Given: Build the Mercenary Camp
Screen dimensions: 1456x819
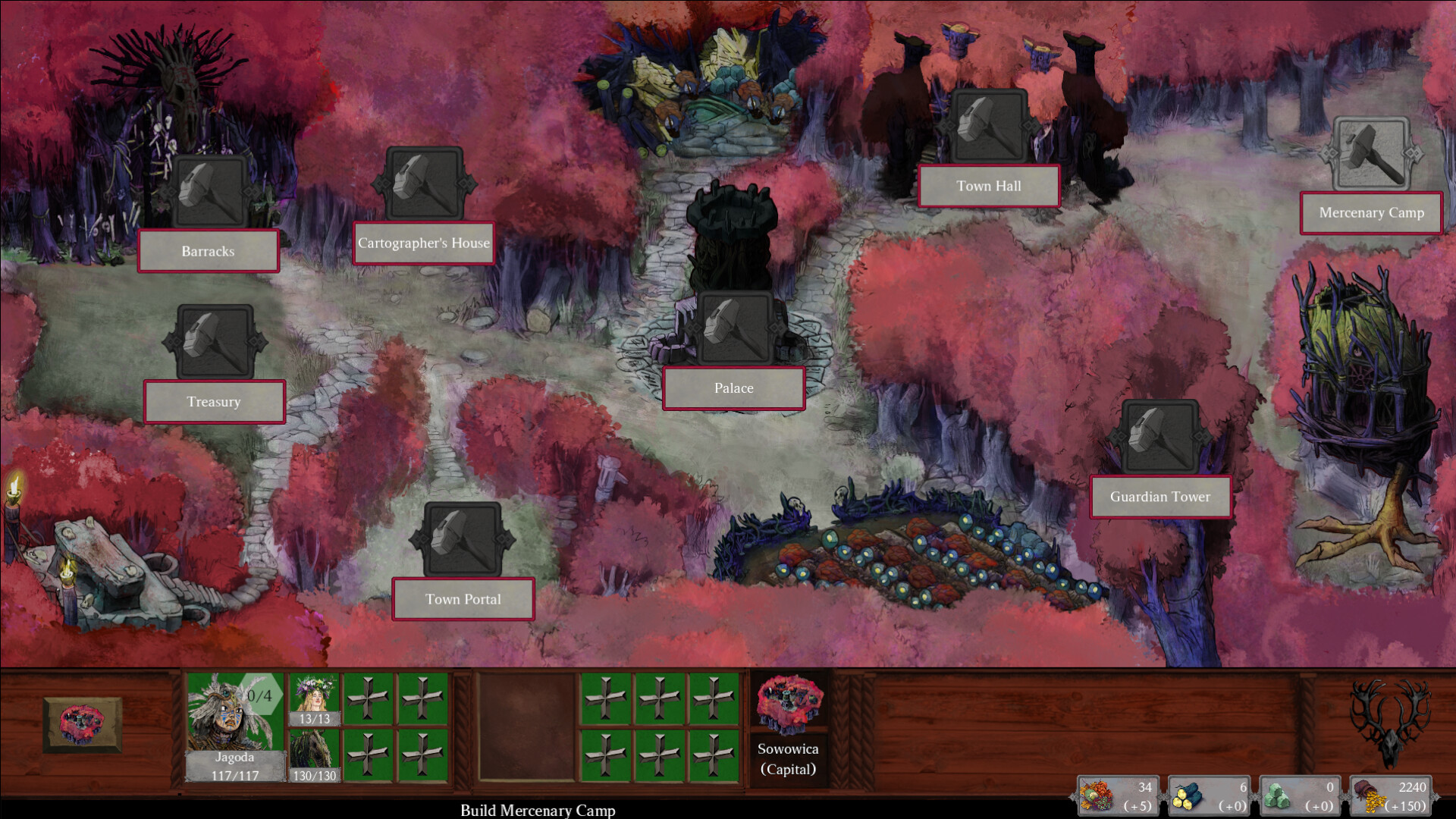Looking at the screenshot, I should [x=1371, y=213].
